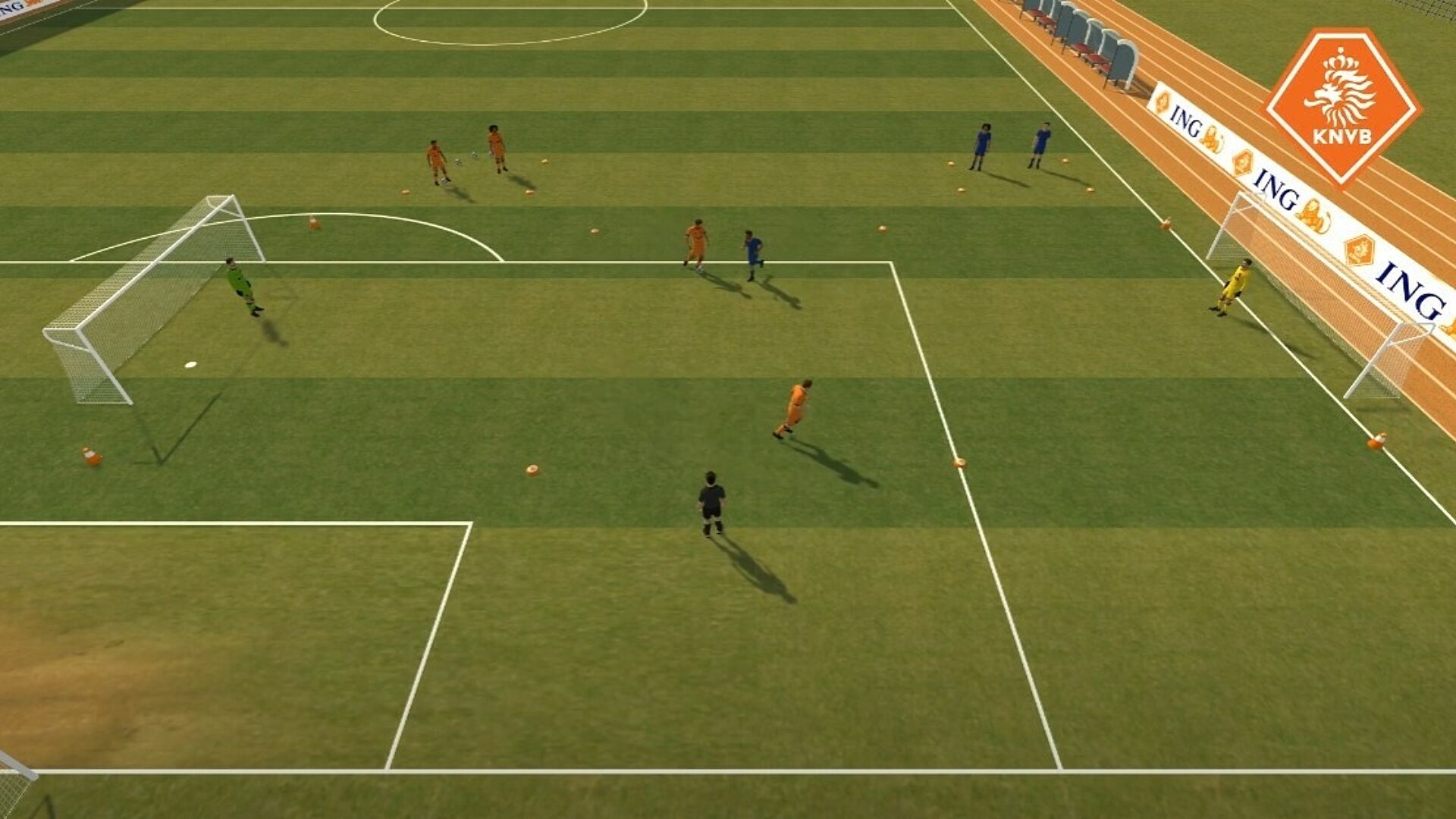Image resolution: width=1456 pixels, height=819 pixels.
Task: Click the orange KNVB lion logo
Action: pyautogui.click(x=1341, y=105)
